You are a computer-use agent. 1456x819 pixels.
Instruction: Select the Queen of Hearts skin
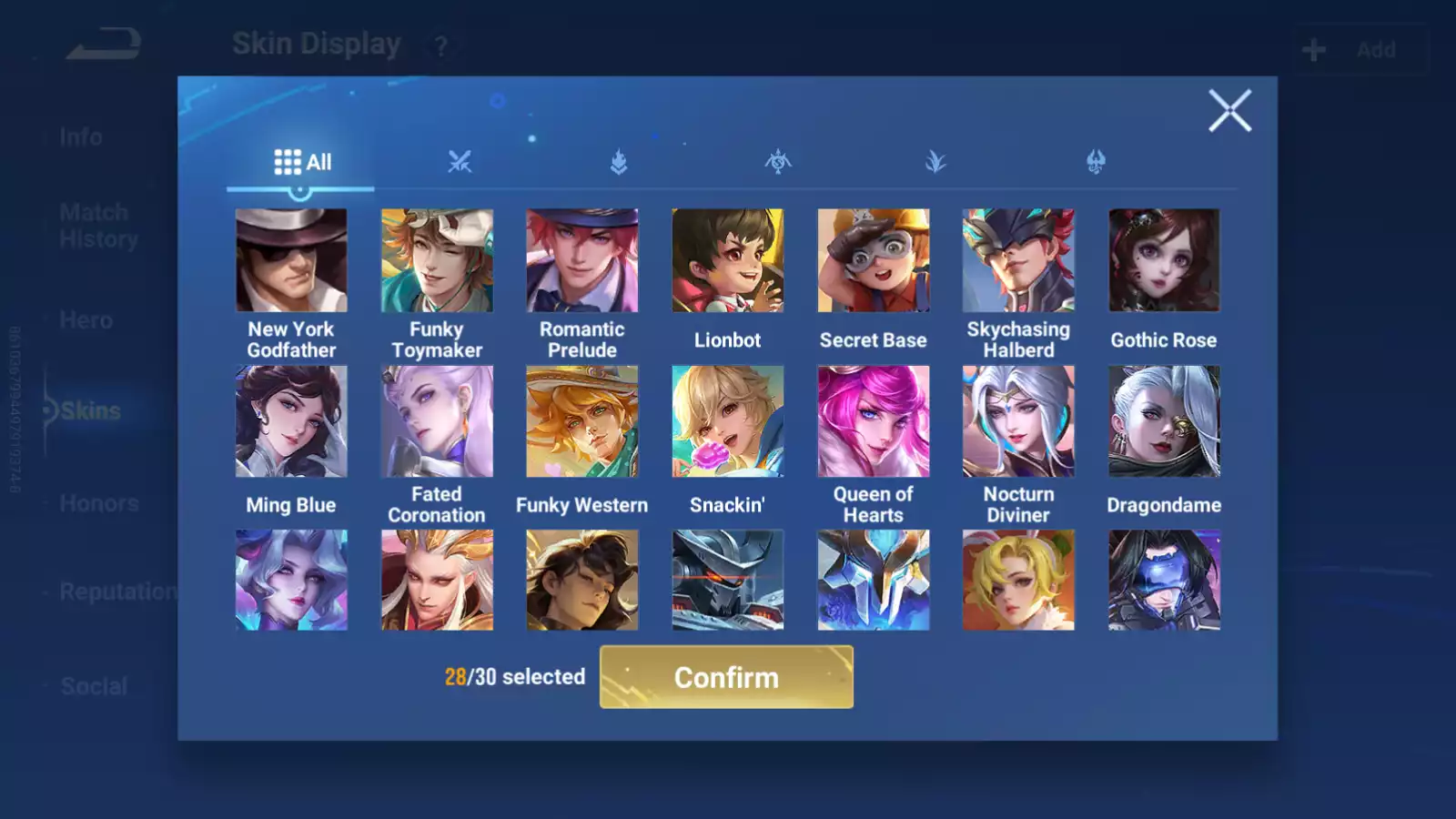[873, 421]
